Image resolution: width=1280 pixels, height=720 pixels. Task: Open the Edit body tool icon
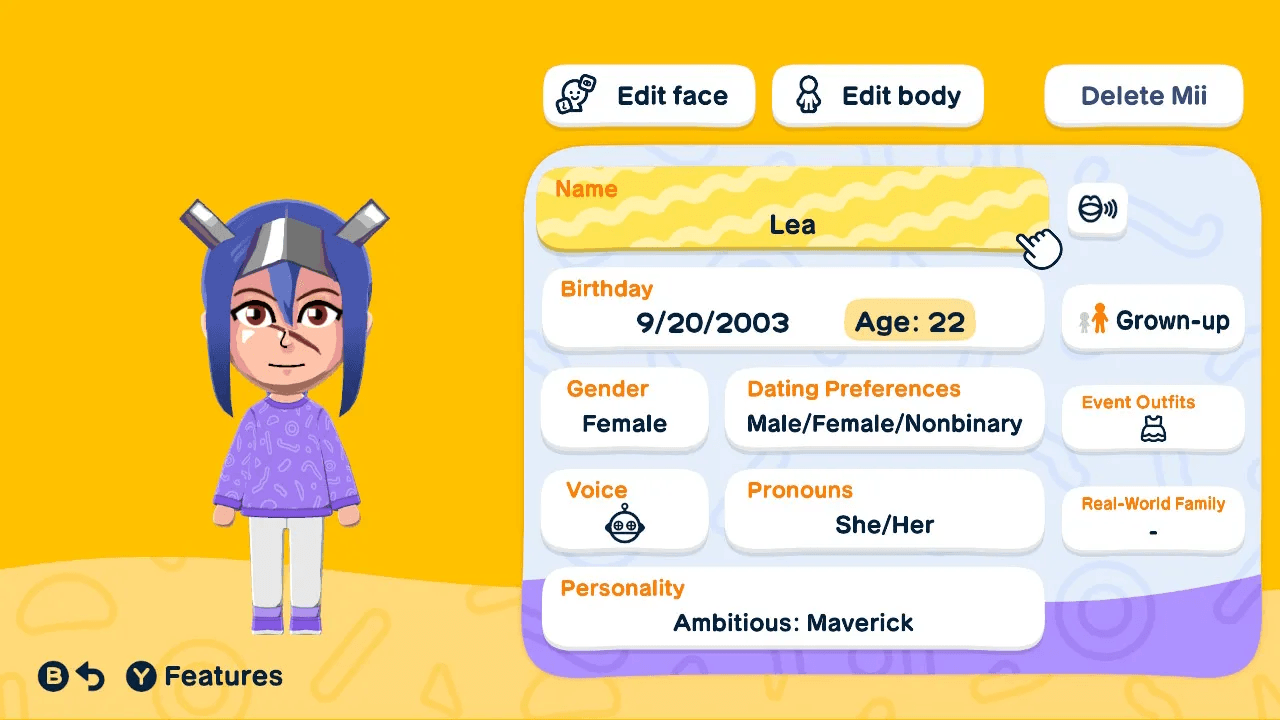click(808, 94)
